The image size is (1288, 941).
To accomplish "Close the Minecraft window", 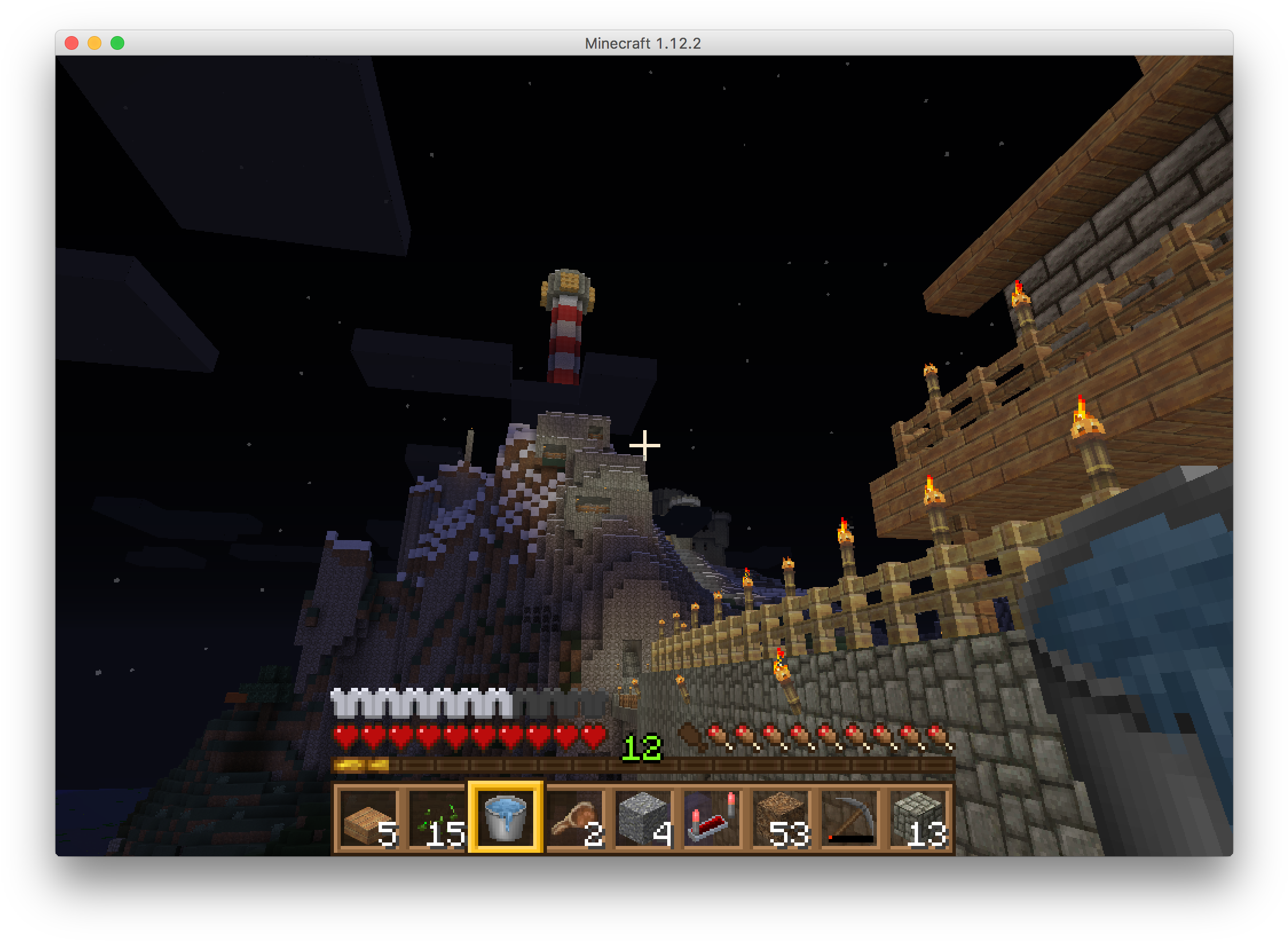I will point(72,43).
